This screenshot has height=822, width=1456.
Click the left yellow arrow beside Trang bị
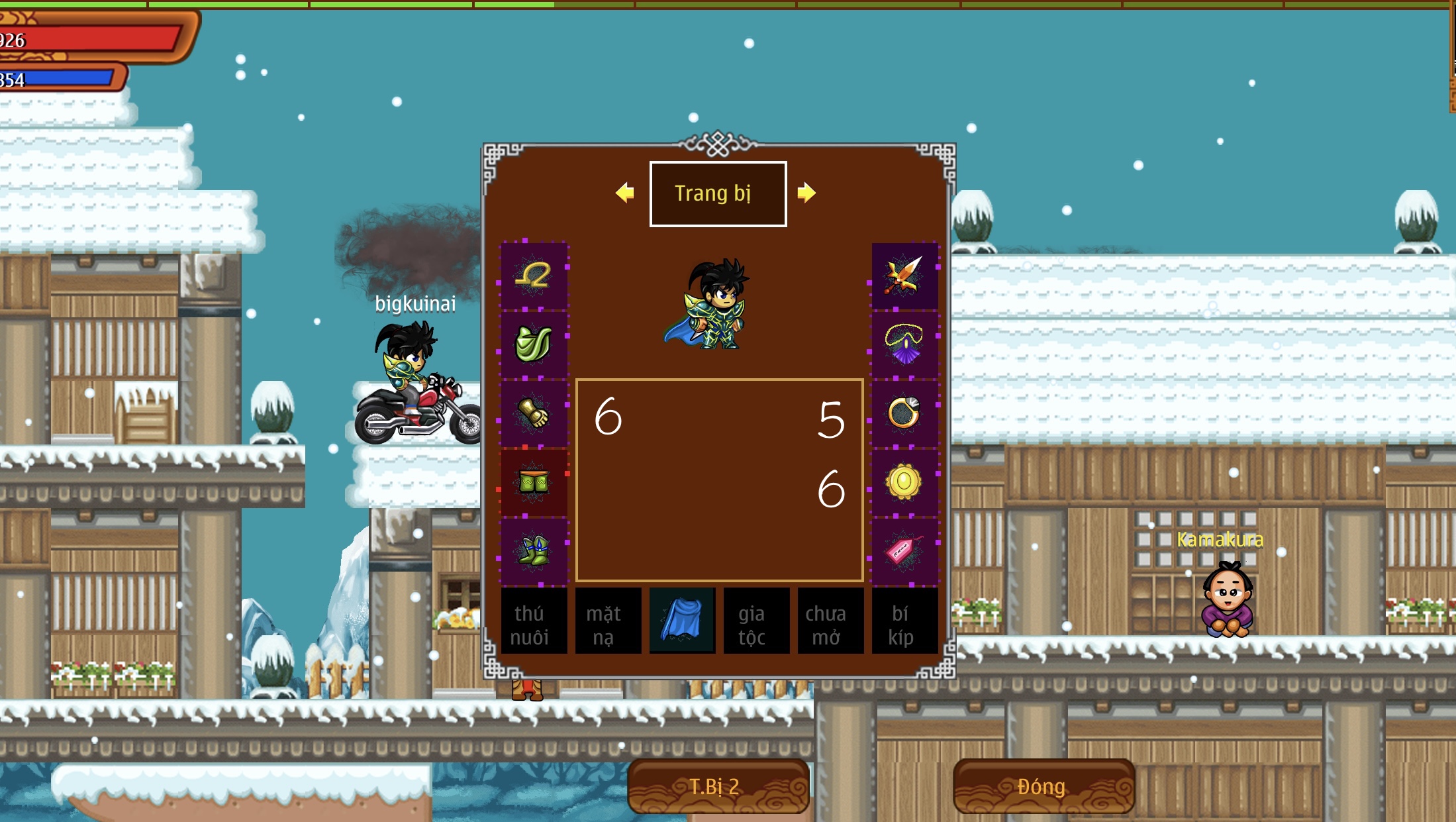click(x=624, y=193)
